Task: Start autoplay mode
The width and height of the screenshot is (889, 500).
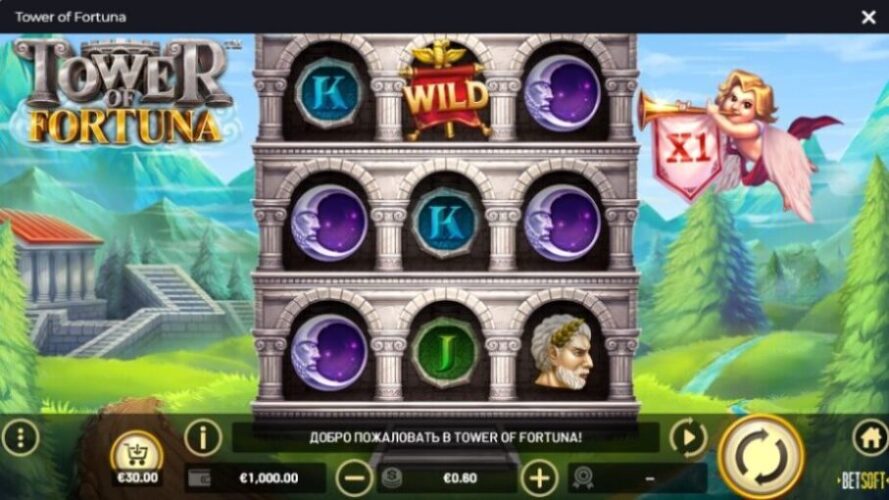Action: [x=688, y=438]
